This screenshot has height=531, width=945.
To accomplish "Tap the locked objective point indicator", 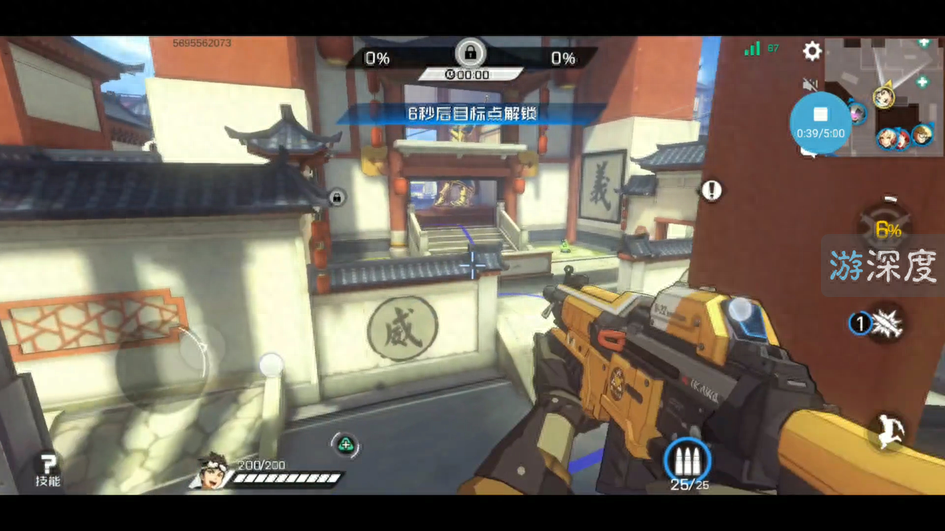I will (469, 52).
